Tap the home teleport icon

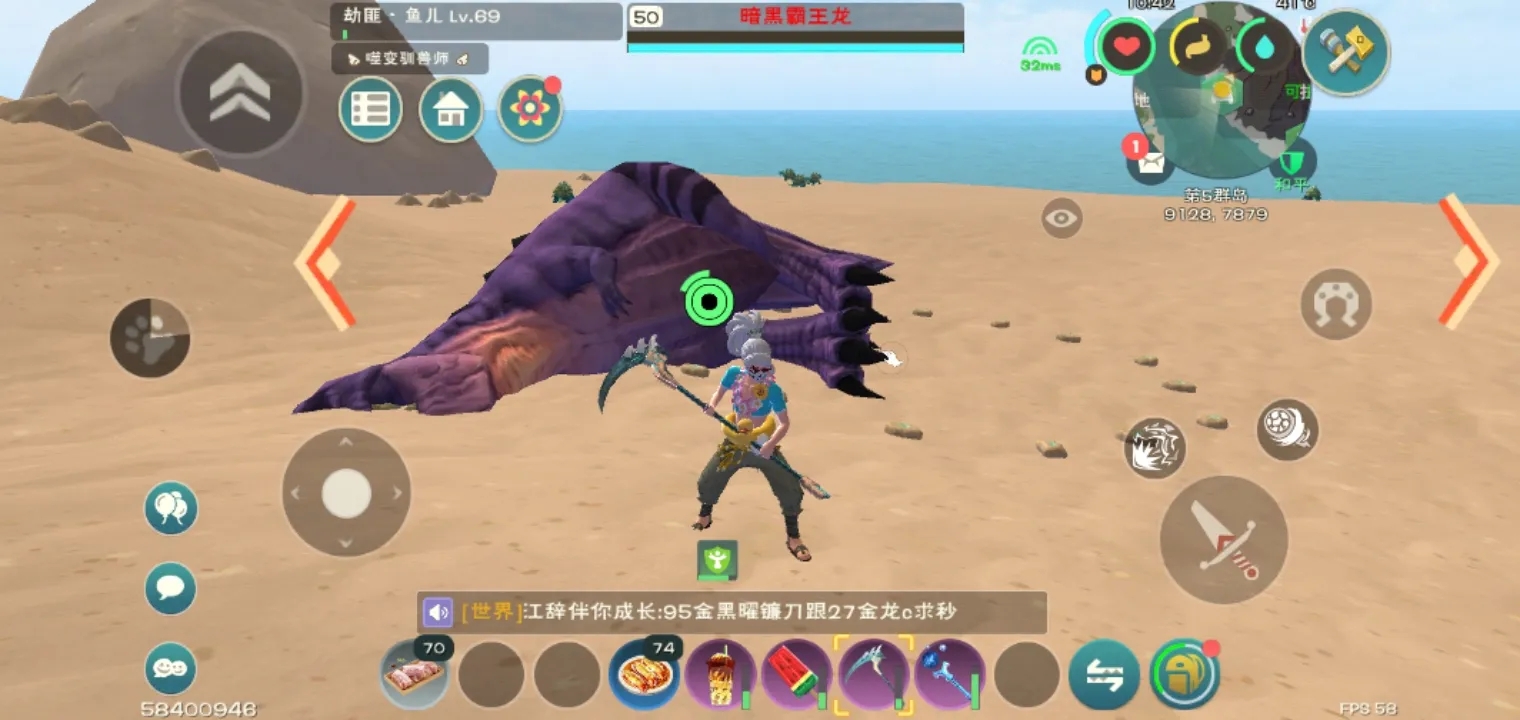pyautogui.click(x=449, y=110)
